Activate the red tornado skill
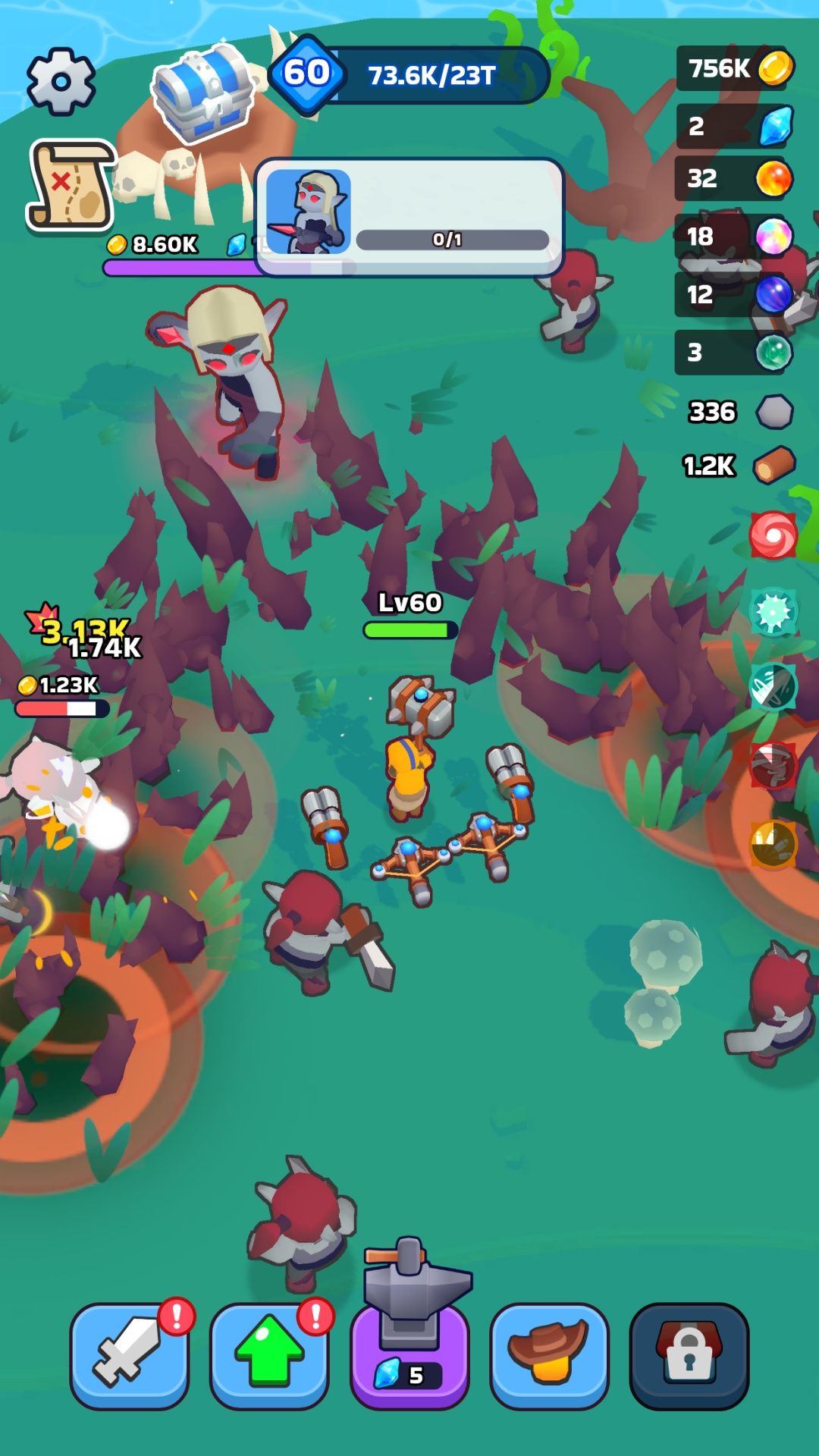 (x=773, y=765)
